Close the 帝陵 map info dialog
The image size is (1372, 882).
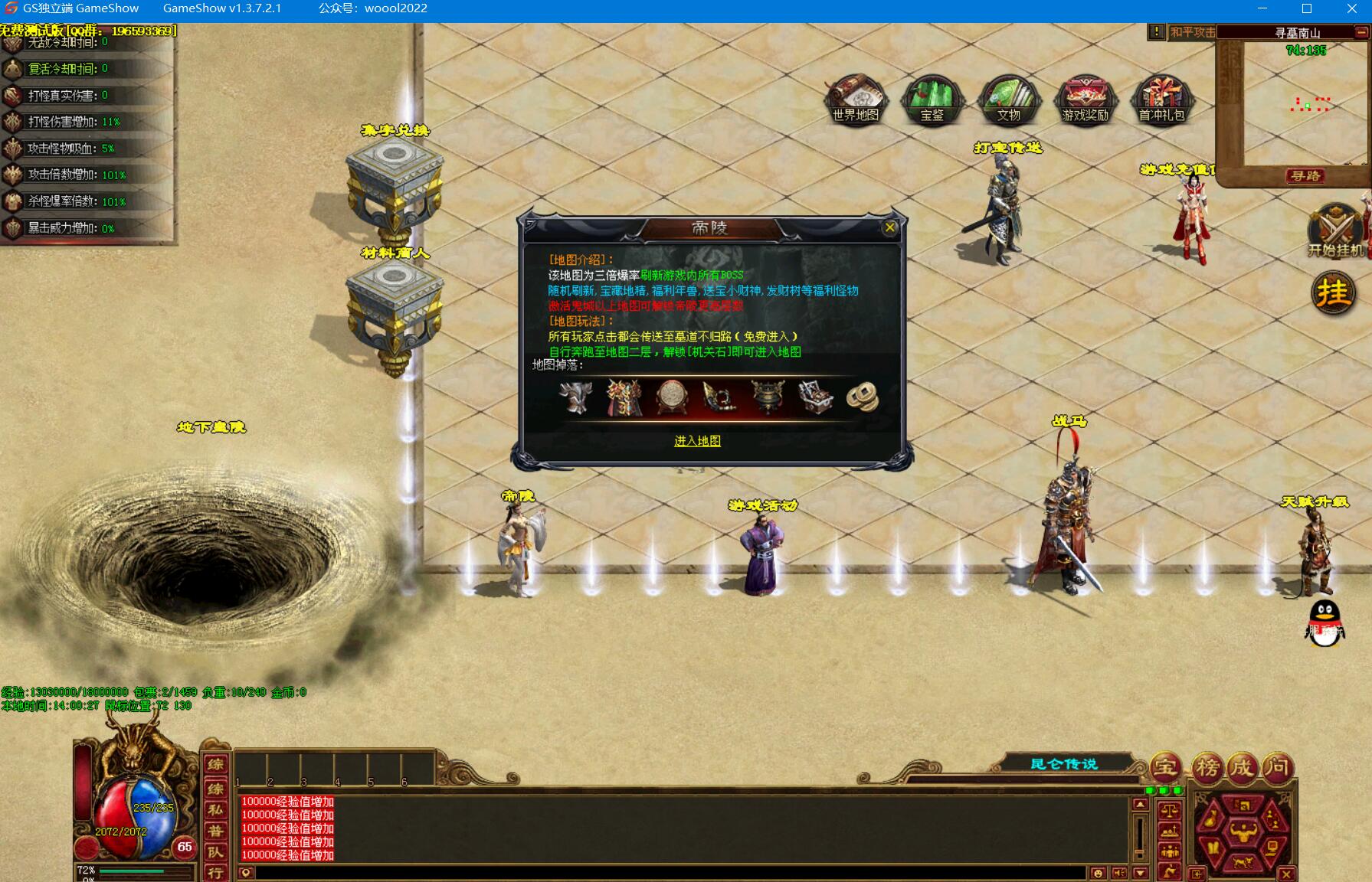(x=889, y=227)
